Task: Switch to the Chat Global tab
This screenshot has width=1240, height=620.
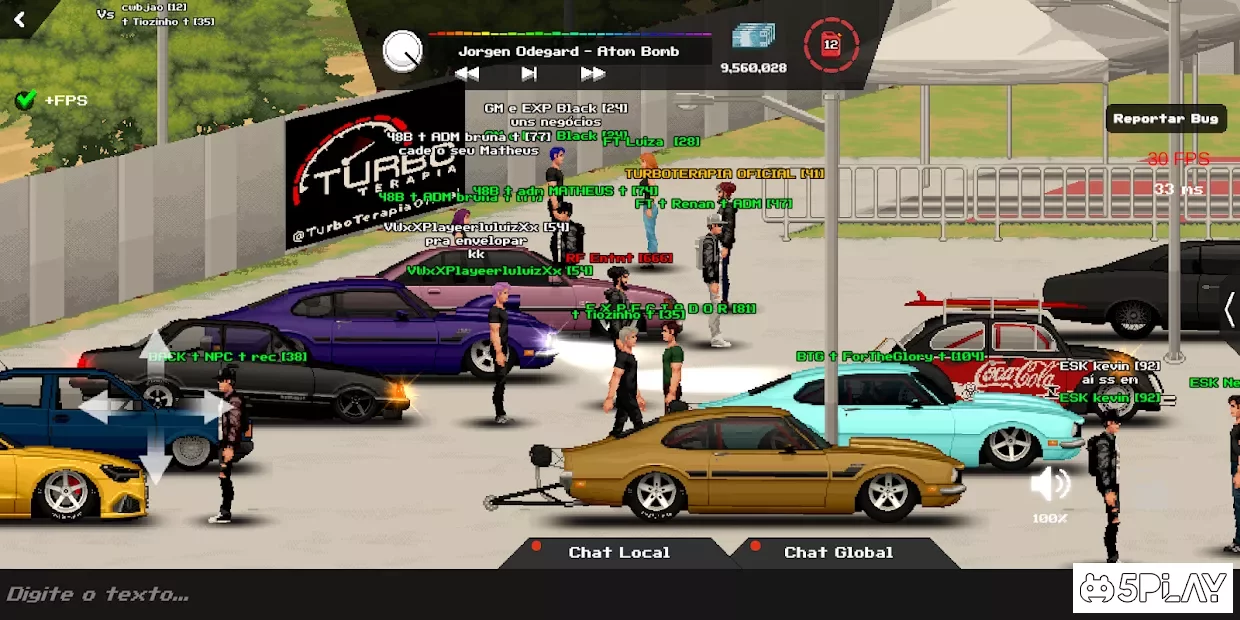Action: (838, 552)
